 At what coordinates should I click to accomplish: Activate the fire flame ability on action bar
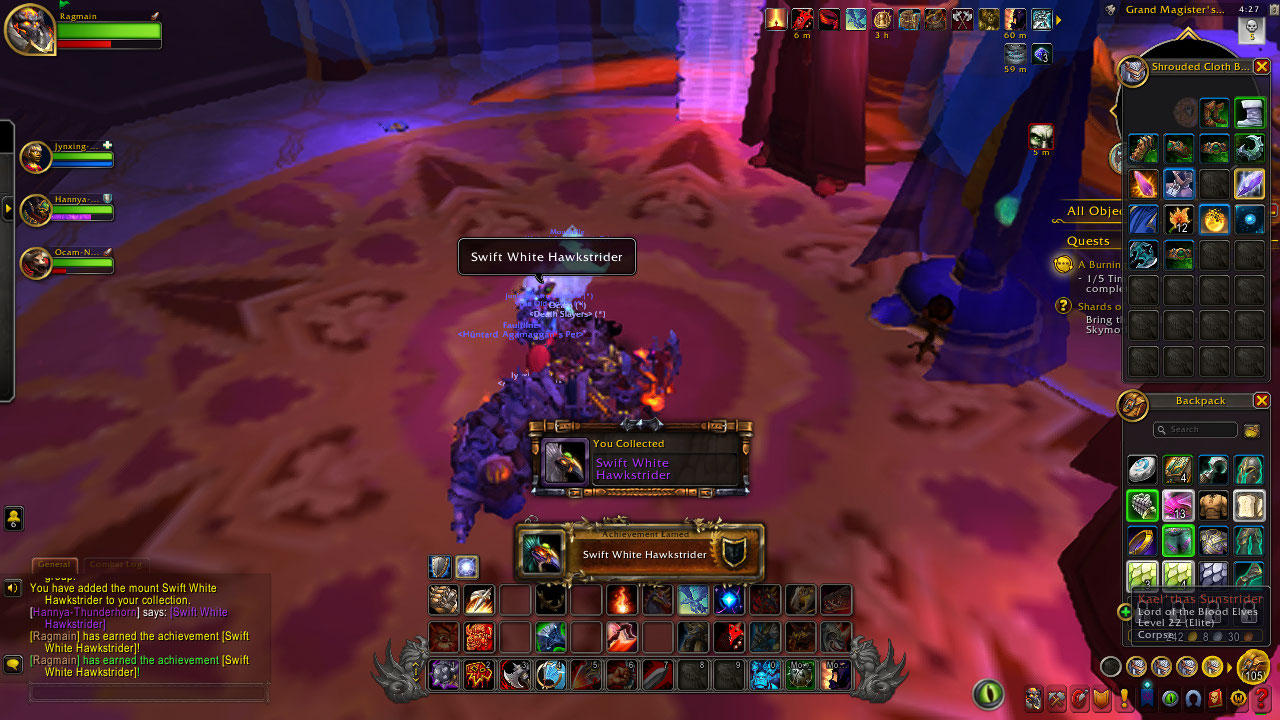tap(622, 600)
